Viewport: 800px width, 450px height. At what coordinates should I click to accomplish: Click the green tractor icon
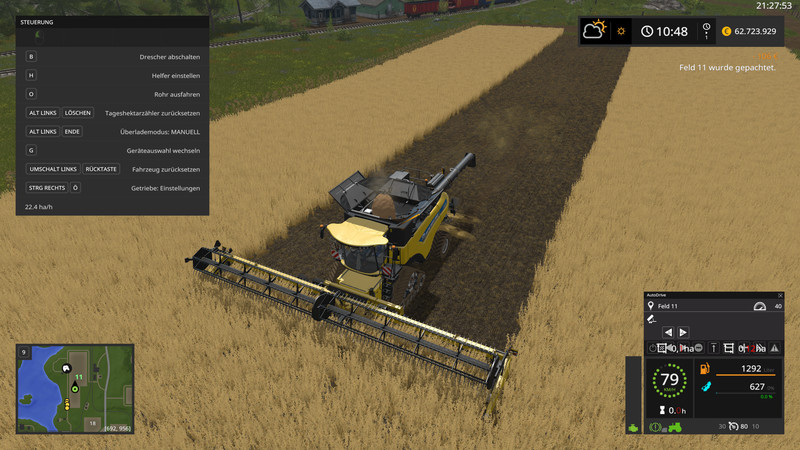coord(675,427)
